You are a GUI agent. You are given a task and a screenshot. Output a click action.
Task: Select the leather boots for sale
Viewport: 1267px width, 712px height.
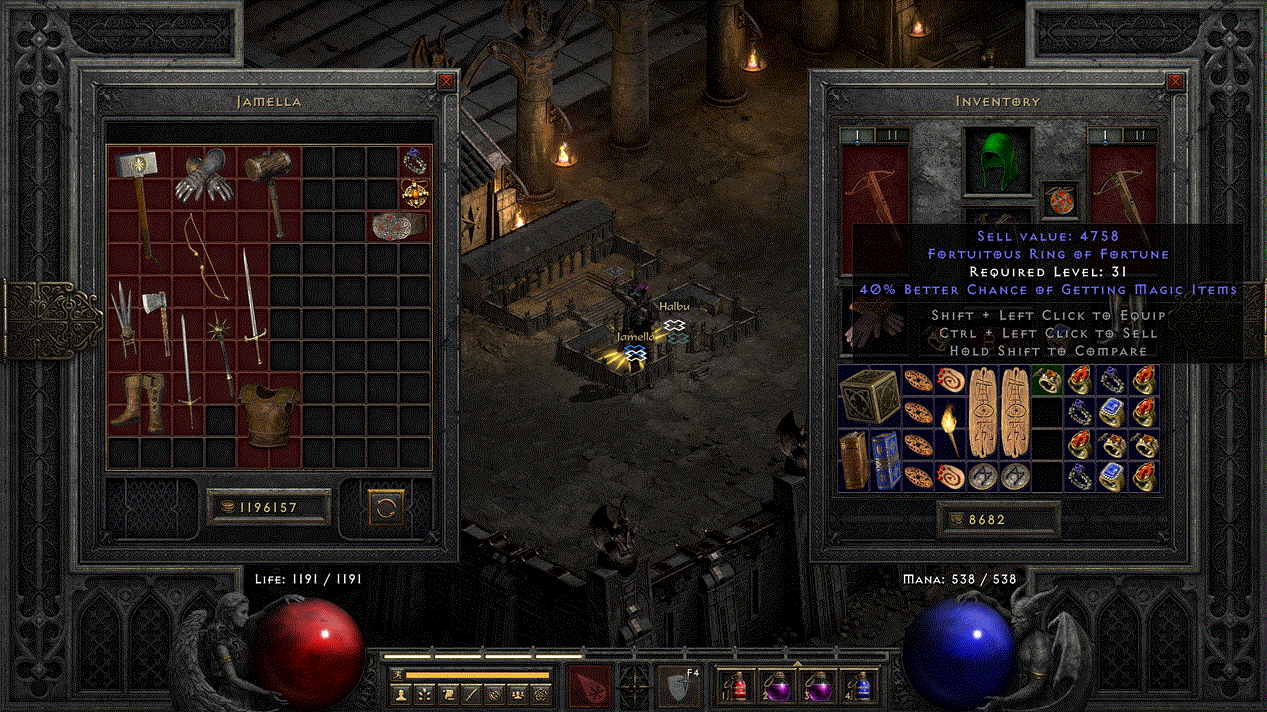coord(136,402)
